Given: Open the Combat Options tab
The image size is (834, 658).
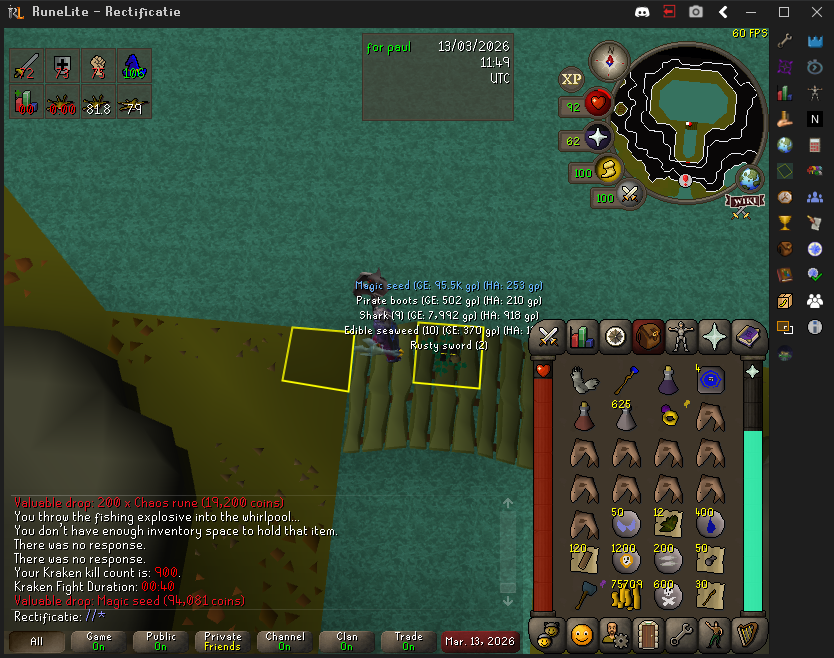Looking at the screenshot, I should coord(548,336).
